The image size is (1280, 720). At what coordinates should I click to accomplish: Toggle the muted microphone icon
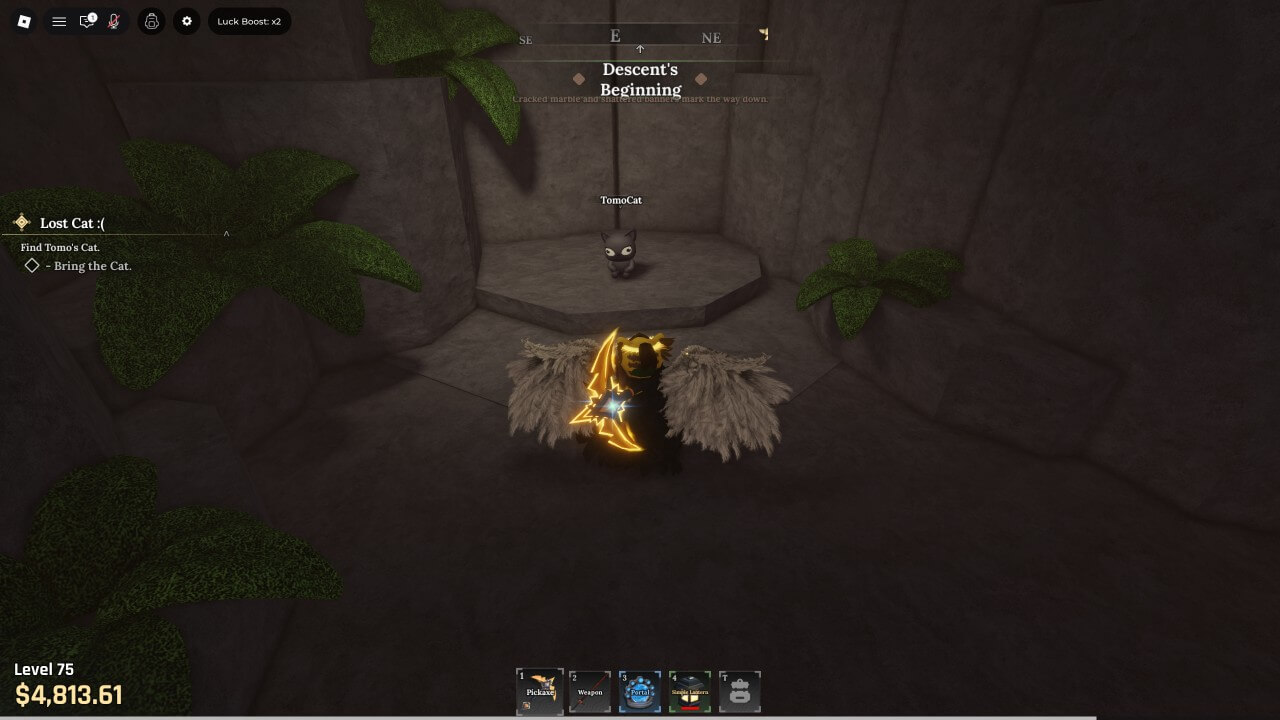(114, 21)
